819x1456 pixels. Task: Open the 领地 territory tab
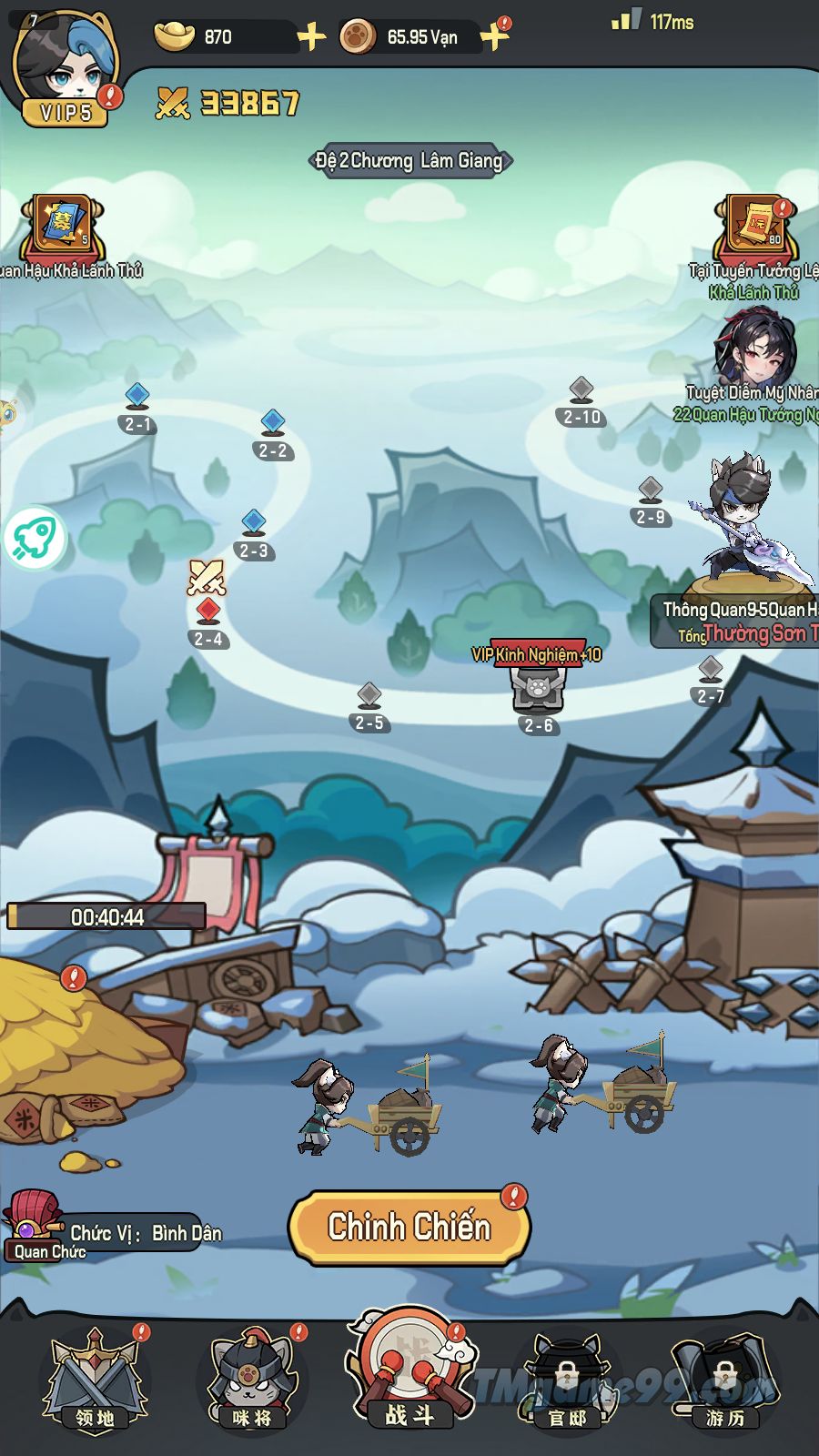95,1380
